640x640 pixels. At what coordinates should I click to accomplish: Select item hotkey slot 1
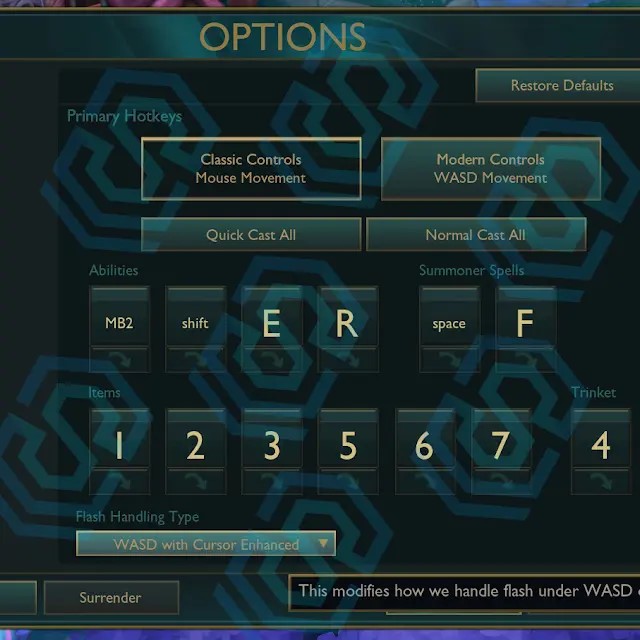point(119,445)
